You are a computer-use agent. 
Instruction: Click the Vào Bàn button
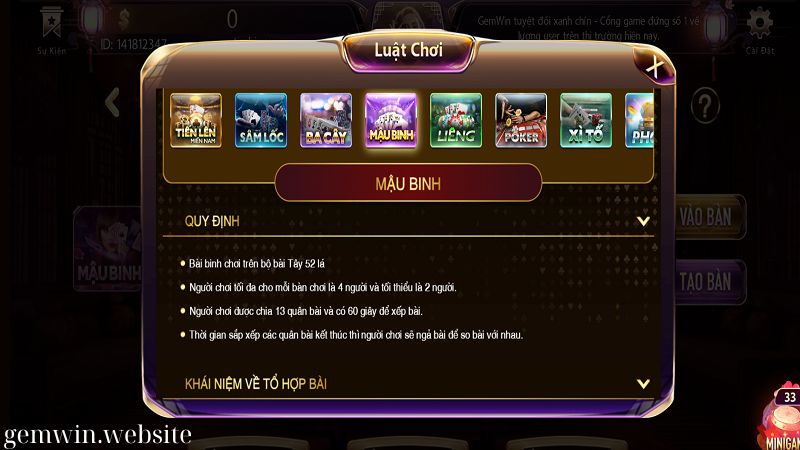click(707, 217)
